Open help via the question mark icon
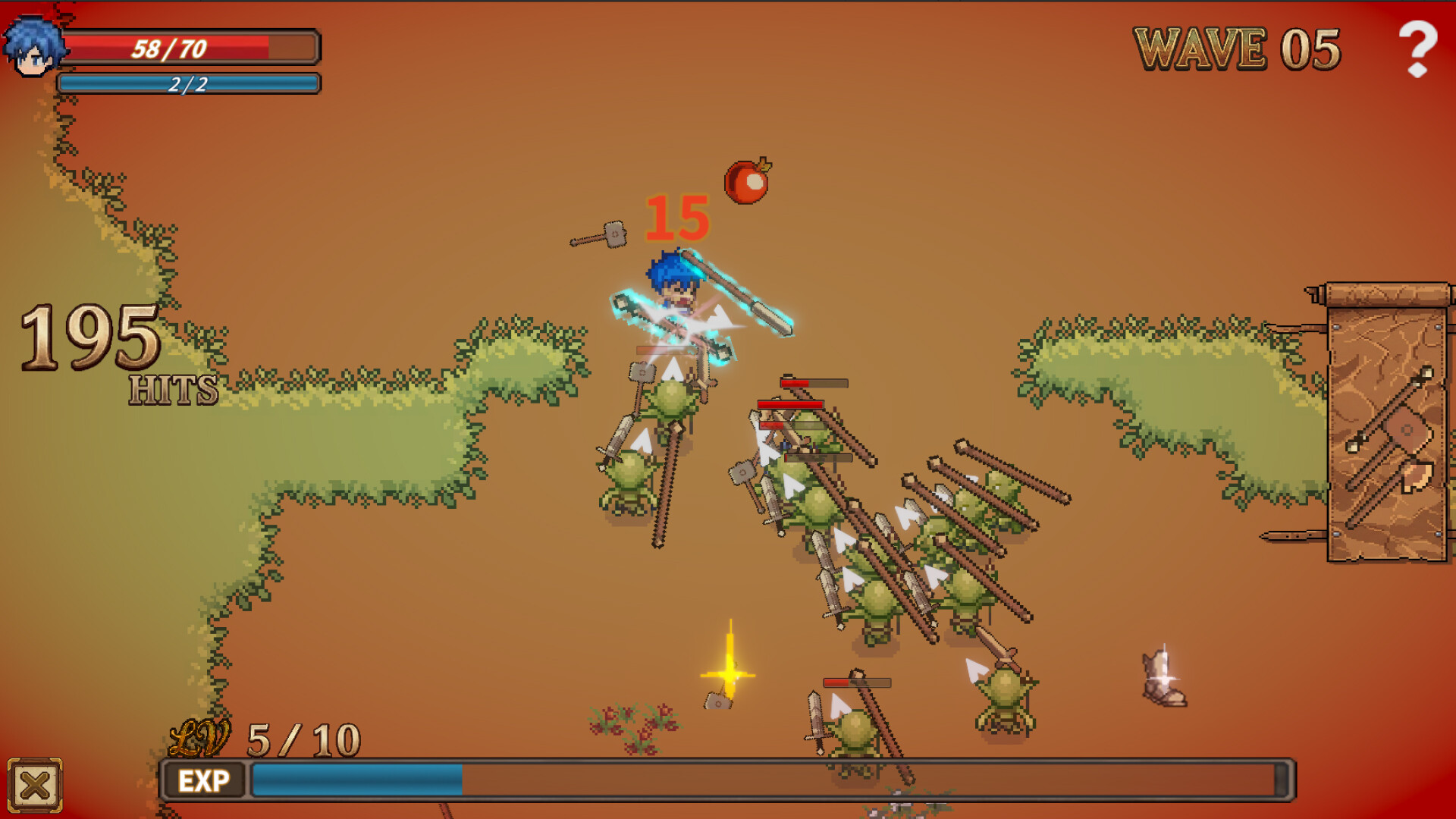The image size is (1456, 819). pyautogui.click(x=1417, y=47)
